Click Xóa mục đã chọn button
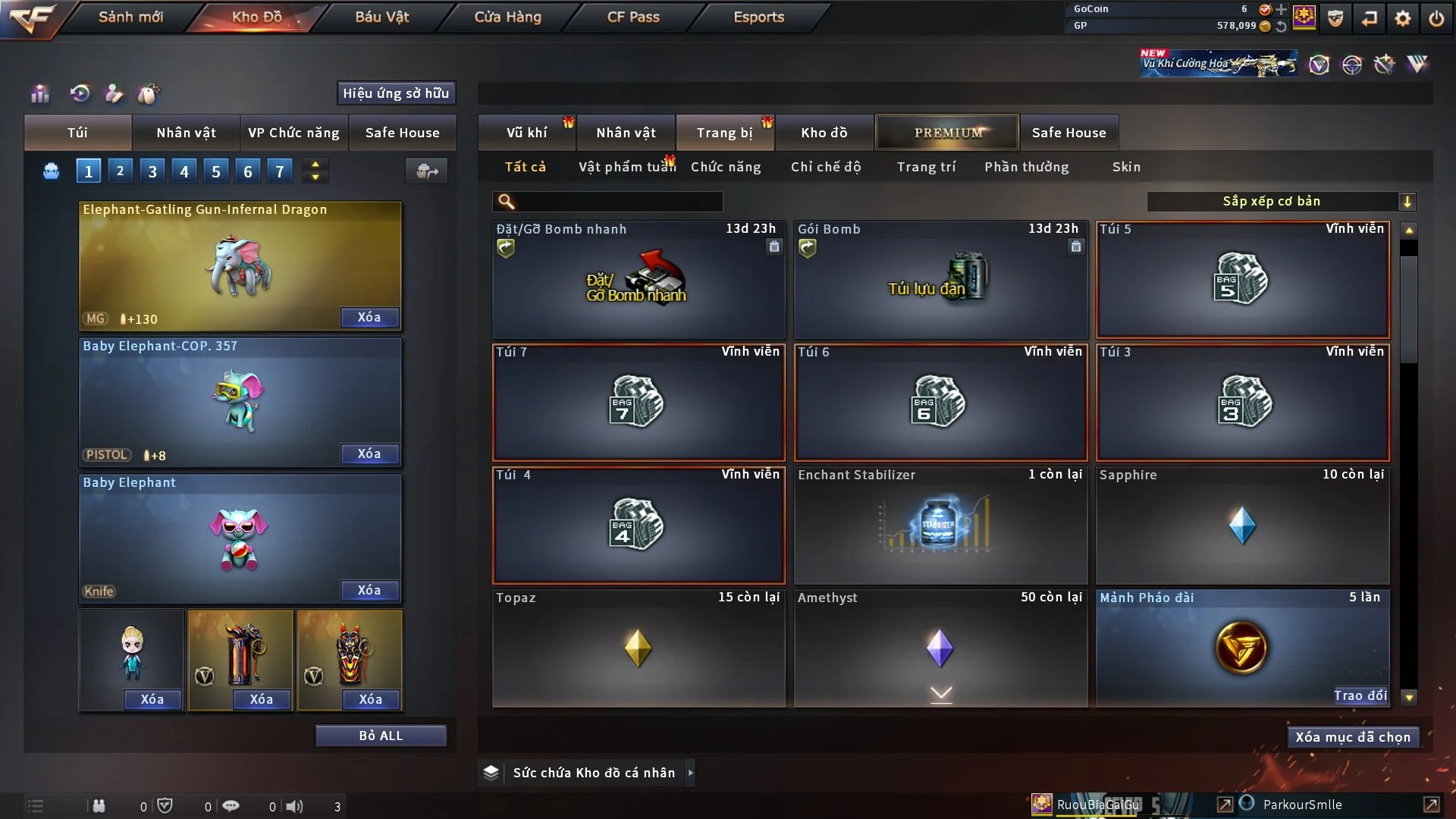This screenshot has height=819, width=1456. point(1352,737)
